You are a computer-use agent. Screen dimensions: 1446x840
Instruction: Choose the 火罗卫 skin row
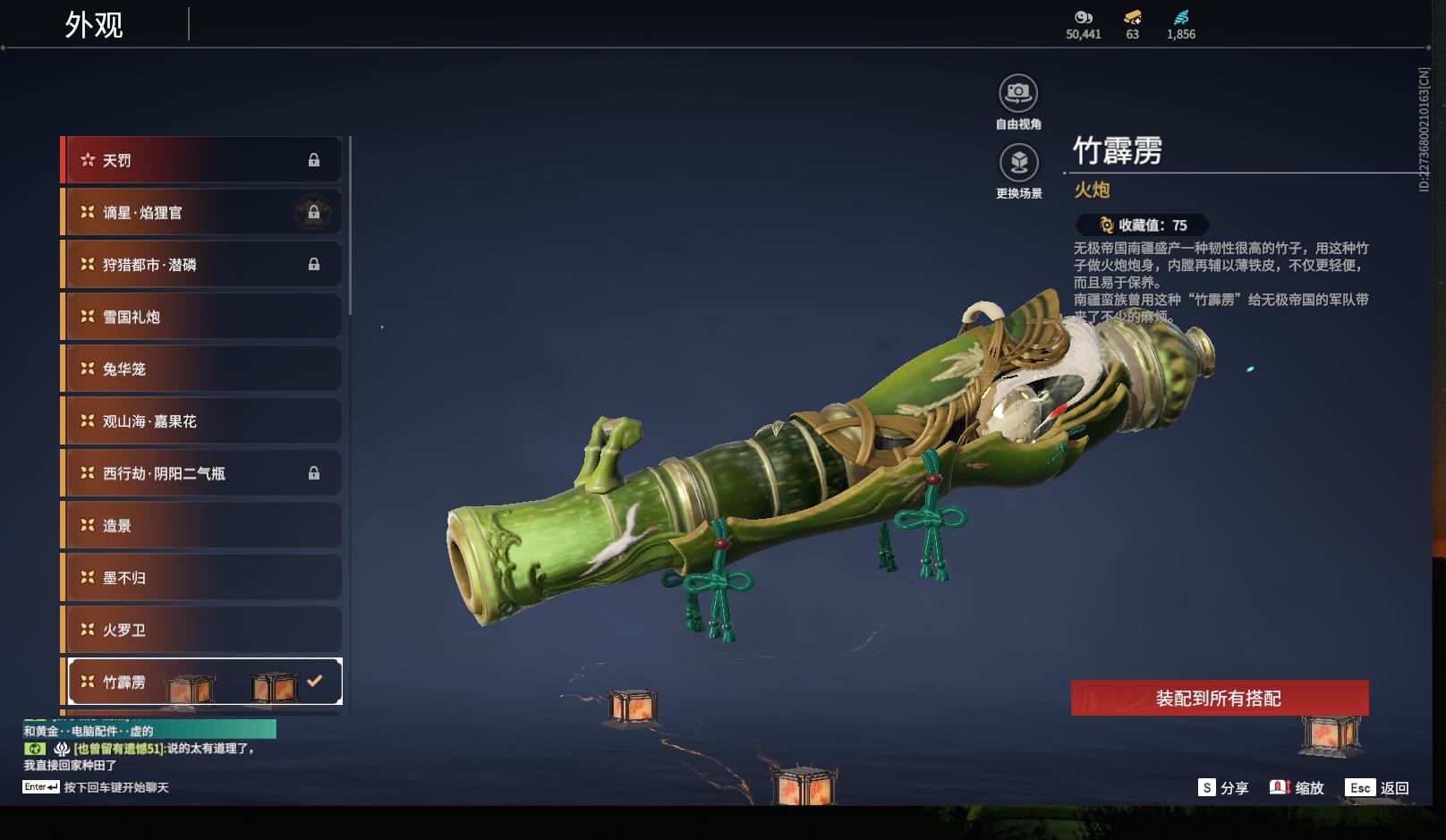click(202, 630)
